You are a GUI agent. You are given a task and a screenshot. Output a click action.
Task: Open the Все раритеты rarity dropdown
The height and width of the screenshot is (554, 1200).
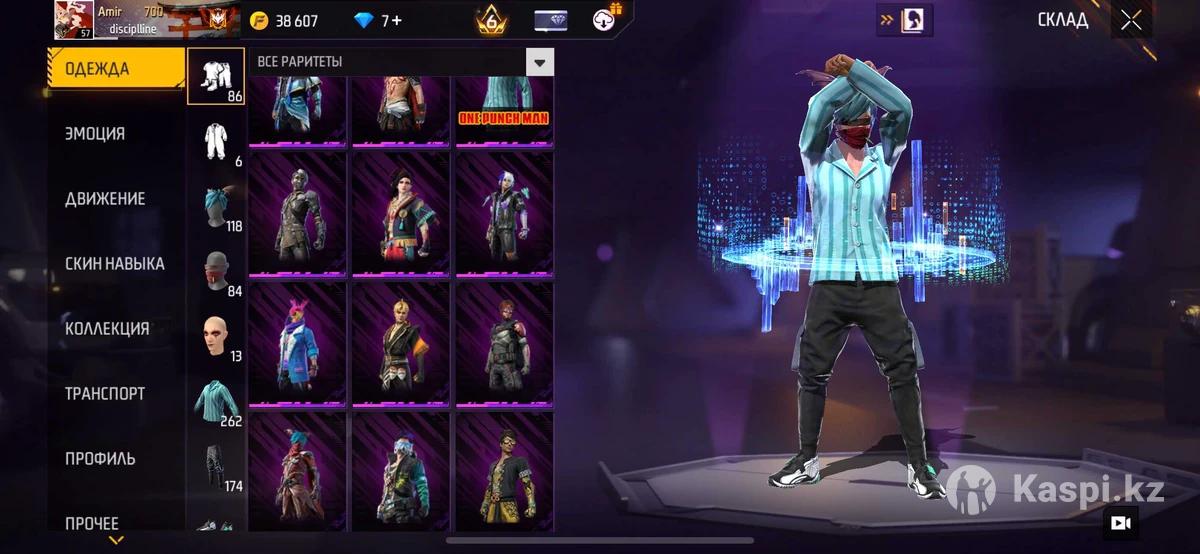(540, 62)
